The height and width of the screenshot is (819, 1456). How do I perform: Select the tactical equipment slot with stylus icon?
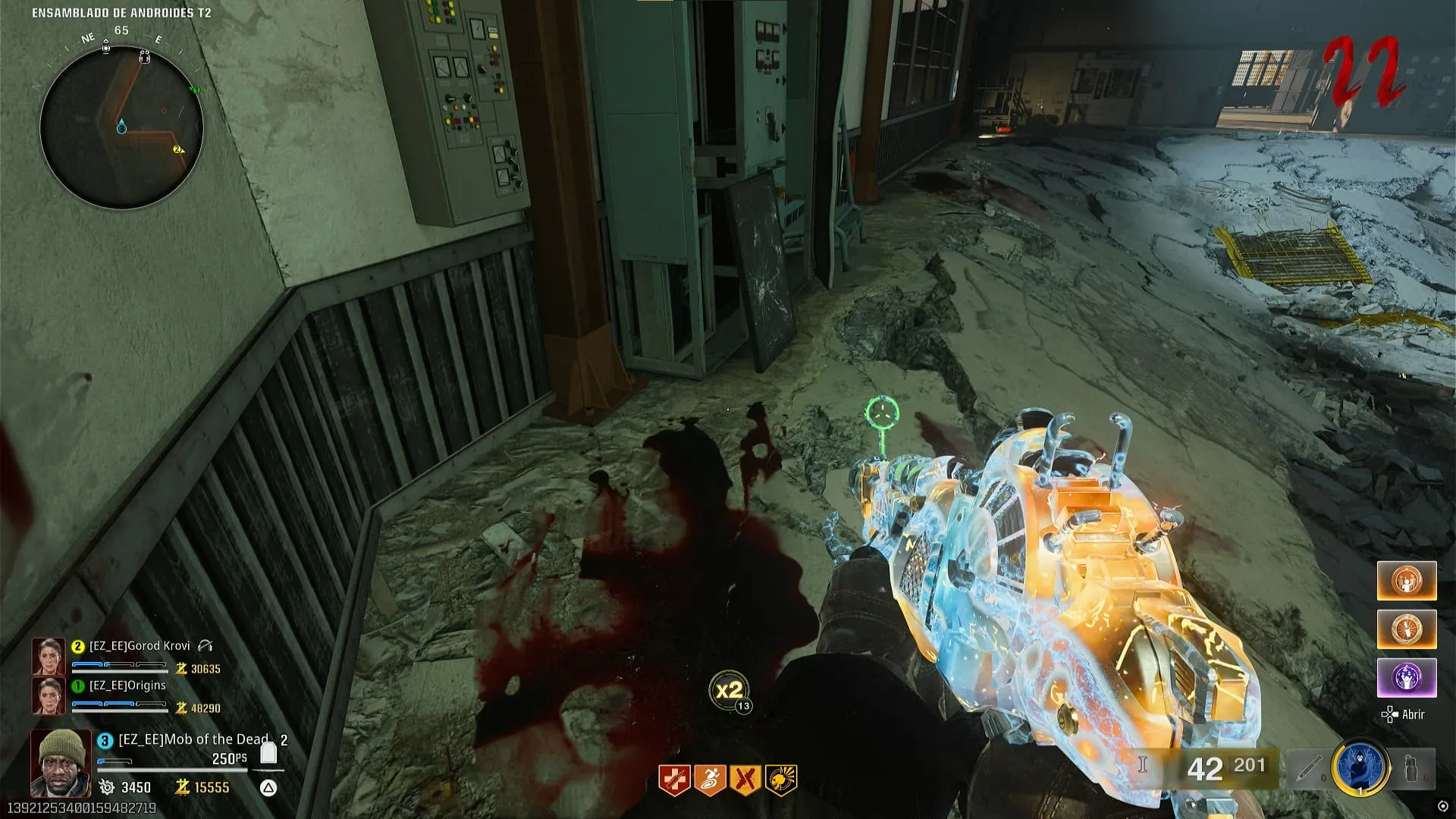point(1308,769)
